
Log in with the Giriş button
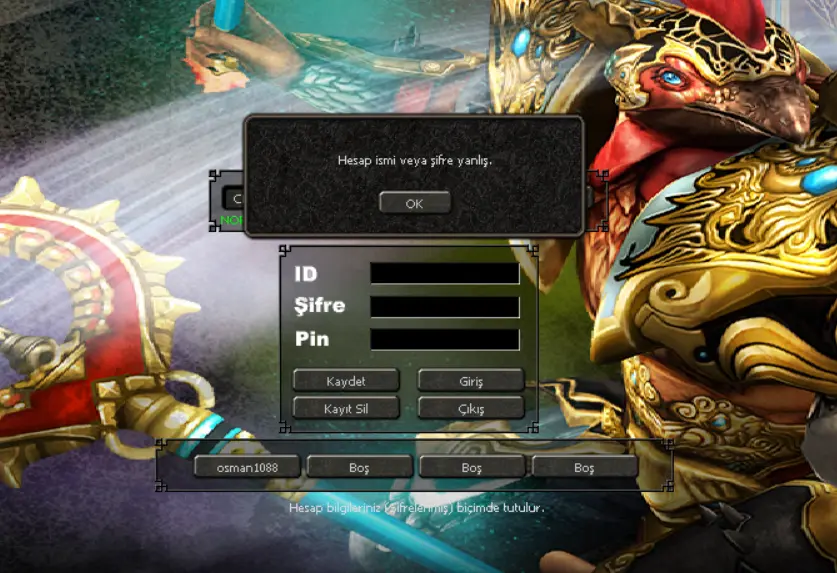tap(471, 381)
